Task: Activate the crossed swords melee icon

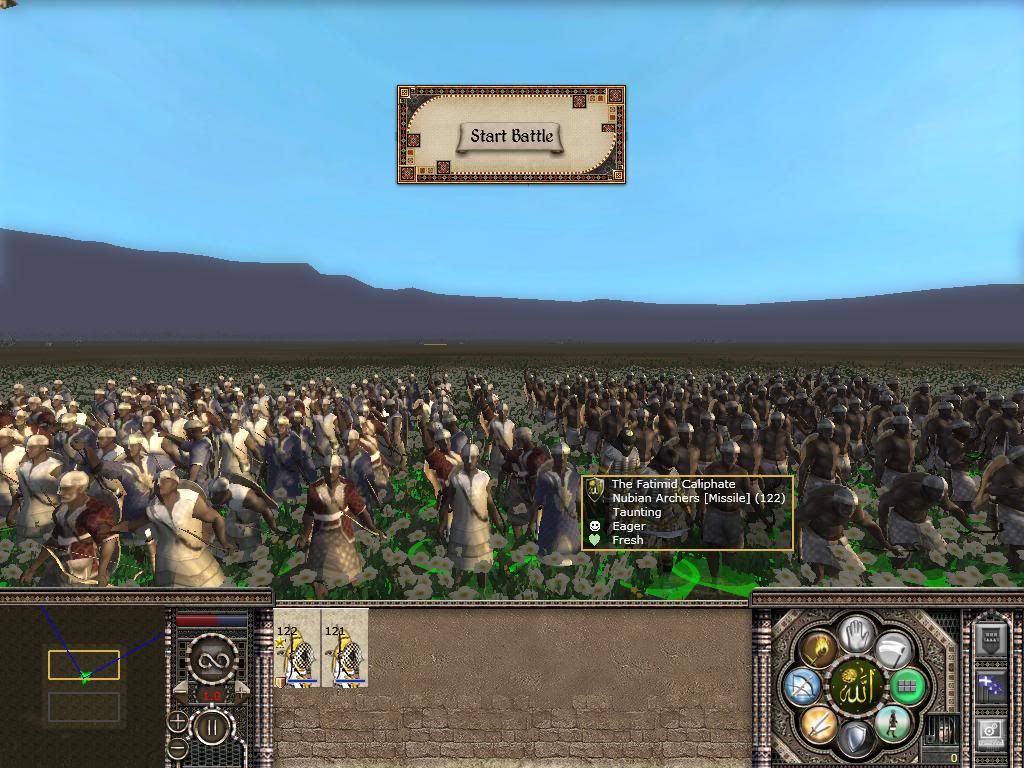Action: (818, 723)
